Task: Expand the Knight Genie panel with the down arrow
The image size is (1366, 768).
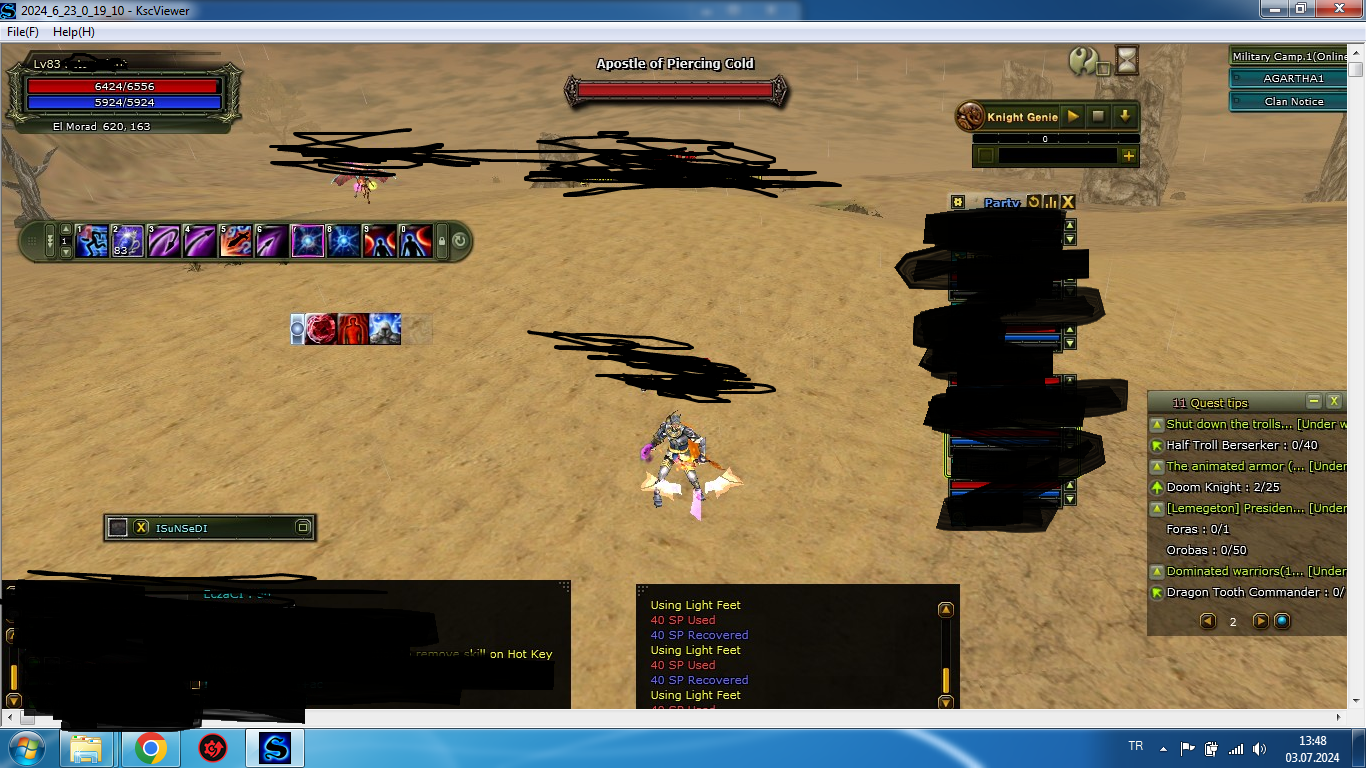Action: (x=1124, y=117)
